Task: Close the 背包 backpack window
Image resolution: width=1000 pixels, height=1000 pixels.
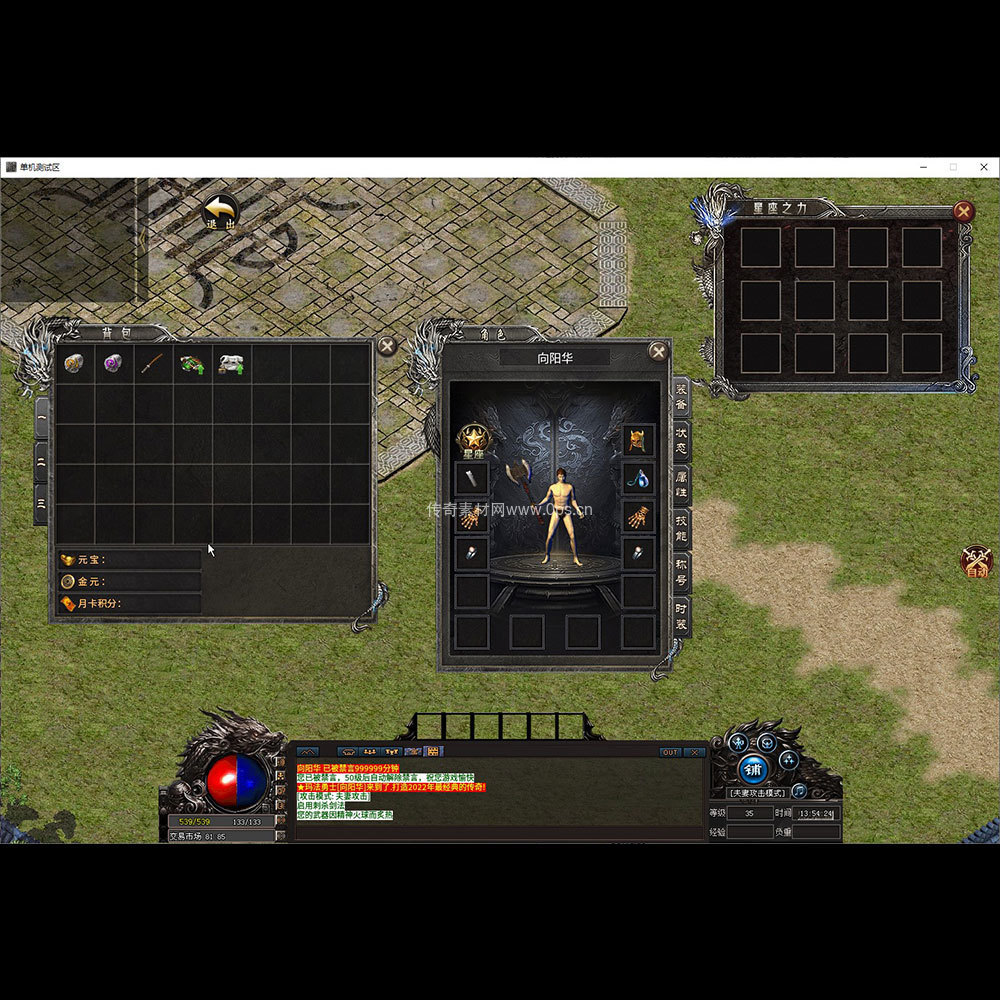Action: pos(387,346)
